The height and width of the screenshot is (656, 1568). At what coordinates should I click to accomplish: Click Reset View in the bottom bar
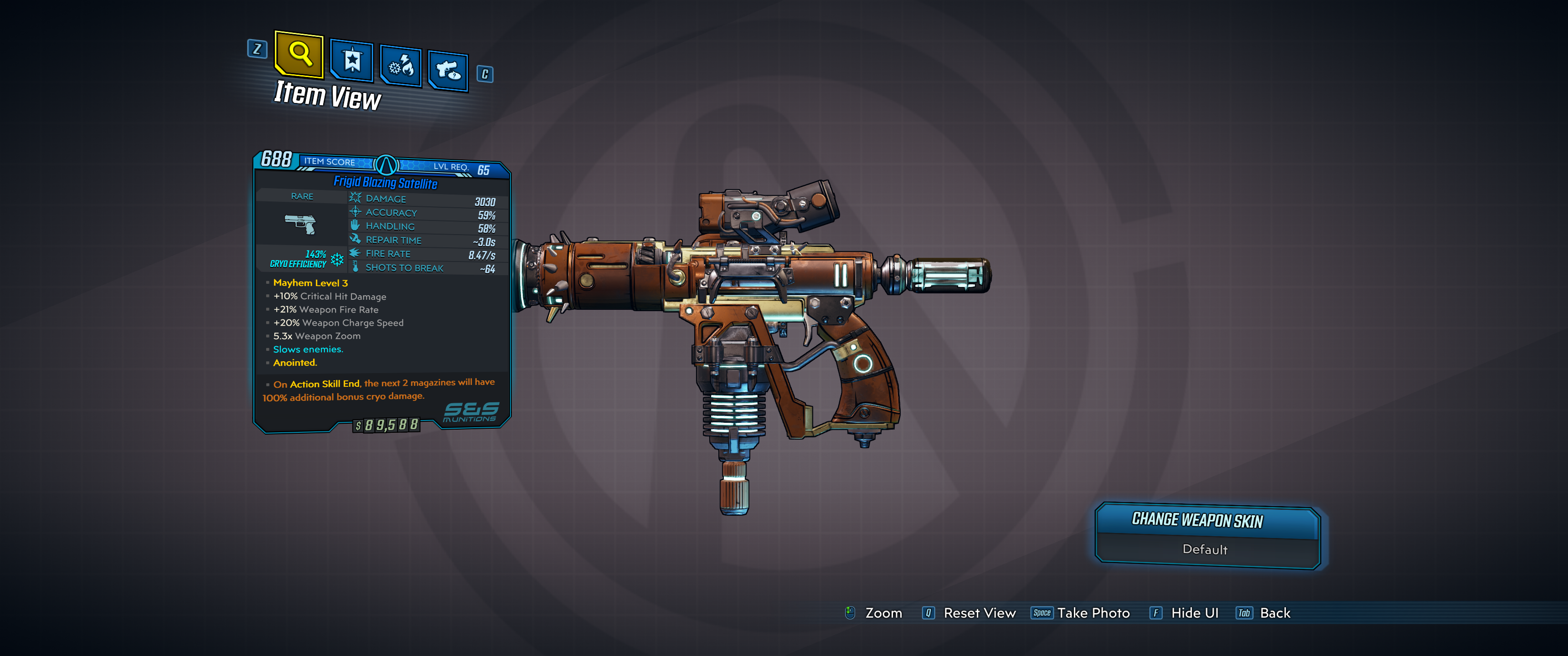[979, 613]
